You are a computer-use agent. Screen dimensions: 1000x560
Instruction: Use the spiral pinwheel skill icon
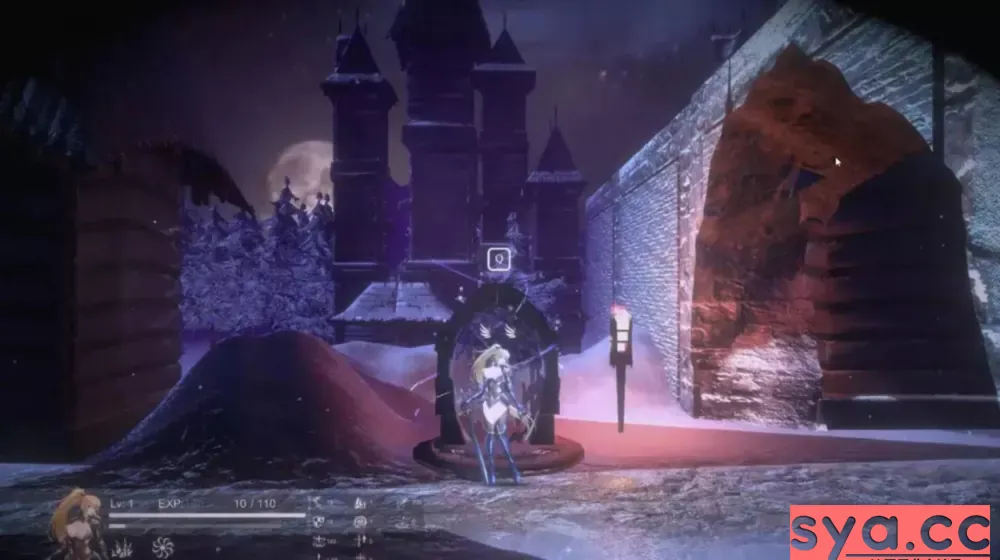pyautogui.click(x=163, y=547)
